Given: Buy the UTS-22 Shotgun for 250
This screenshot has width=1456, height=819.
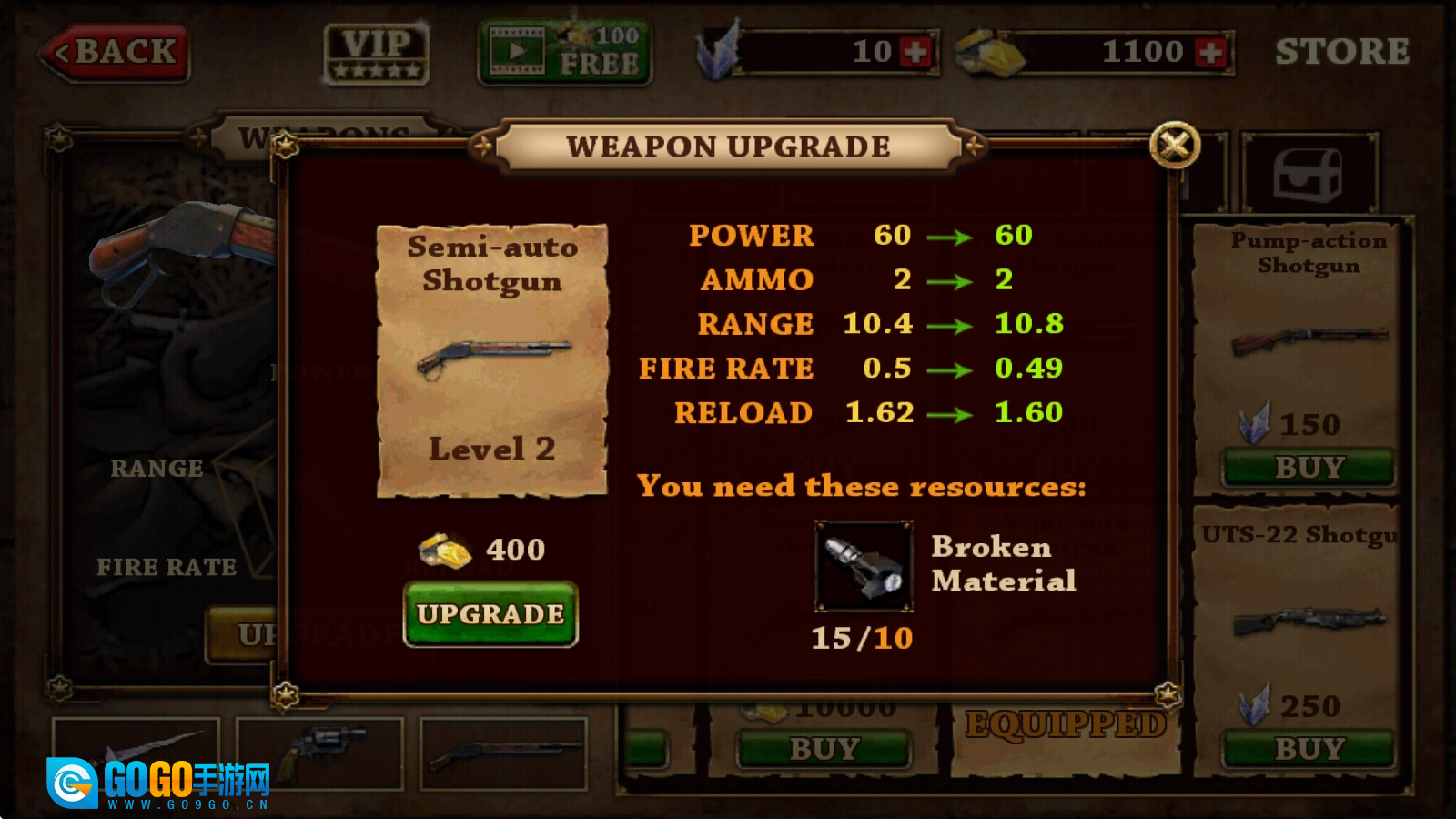Looking at the screenshot, I should 1309,749.
